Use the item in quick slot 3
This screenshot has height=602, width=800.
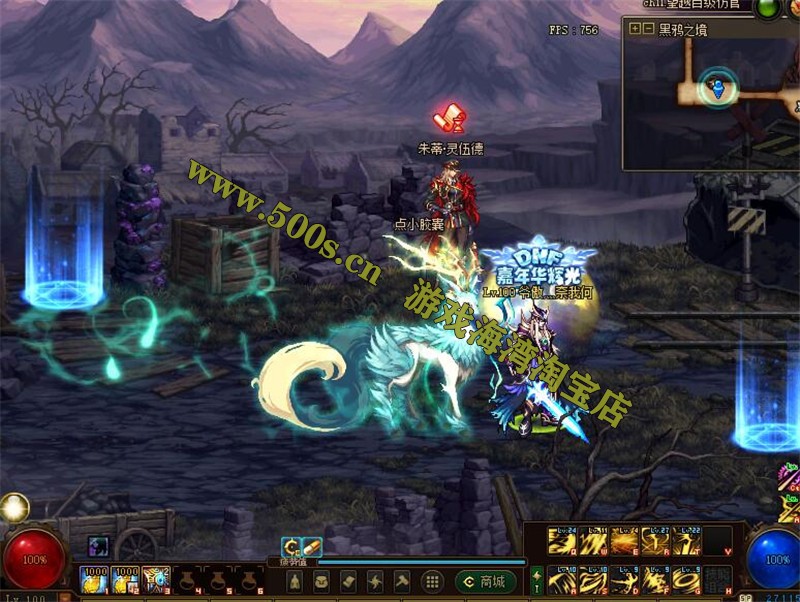click(x=156, y=580)
